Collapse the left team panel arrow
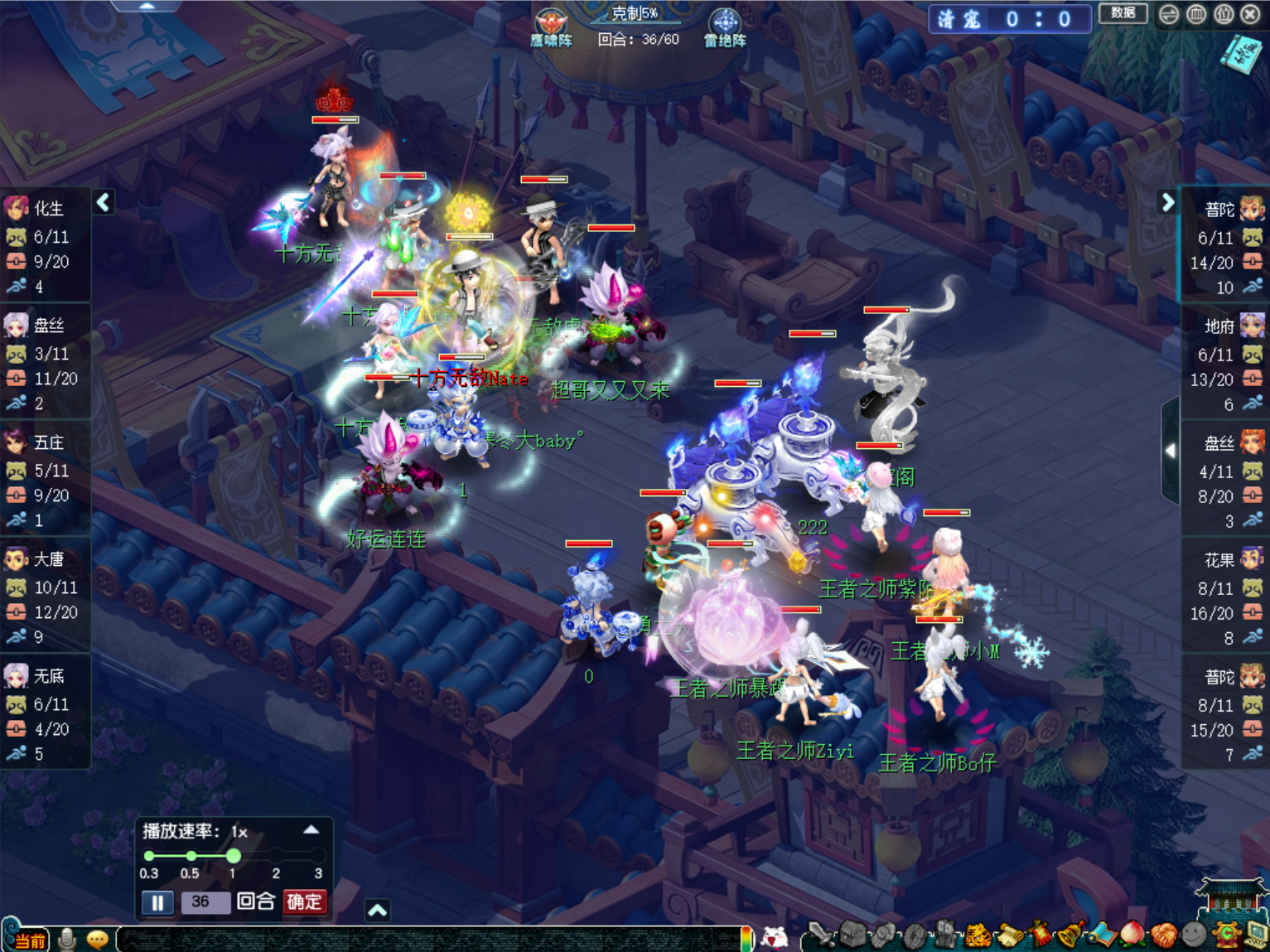Image resolution: width=1270 pixels, height=952 pixels. click(x=104, y=202)
